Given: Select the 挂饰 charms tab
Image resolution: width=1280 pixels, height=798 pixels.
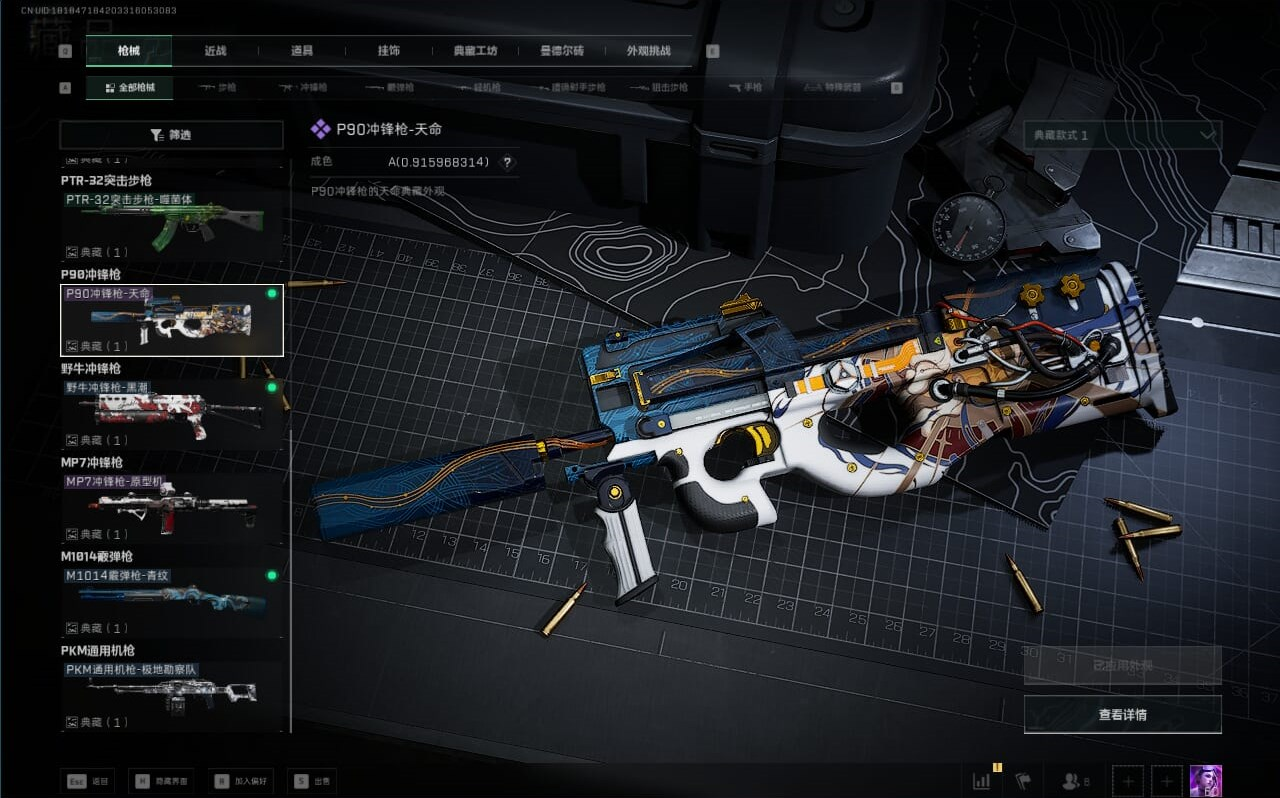Looking at the screenshot, I should point(389,51).
